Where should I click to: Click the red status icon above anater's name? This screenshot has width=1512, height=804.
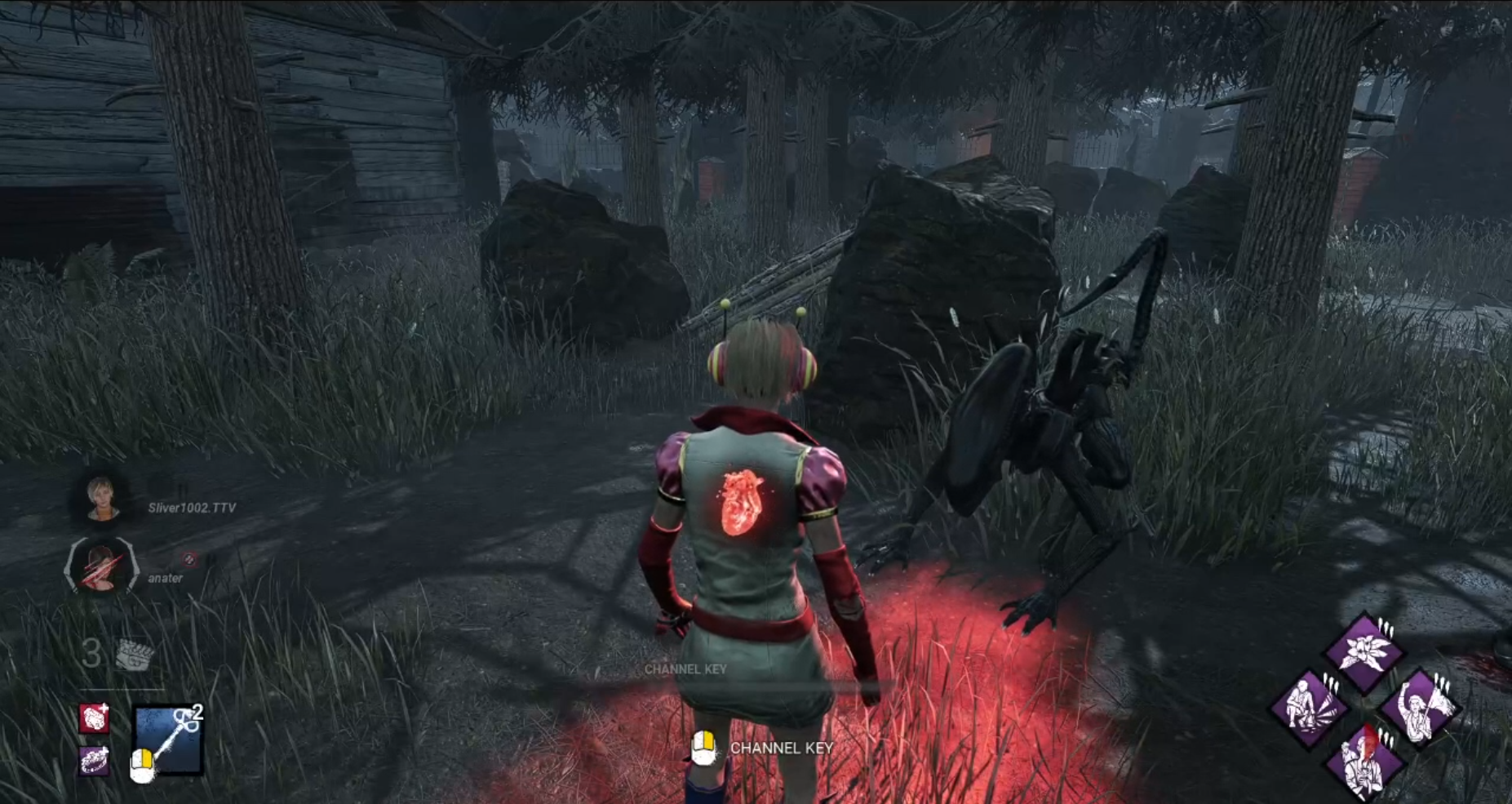click(189, 559)
